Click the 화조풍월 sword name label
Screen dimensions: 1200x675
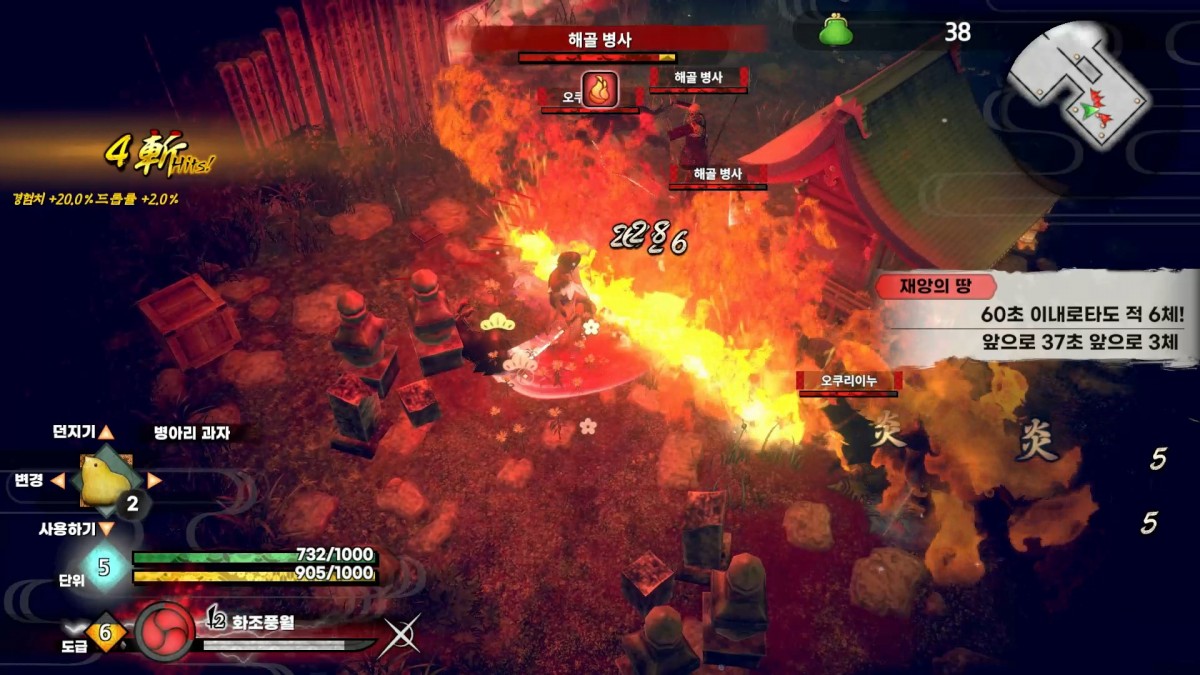coord(264,622)
